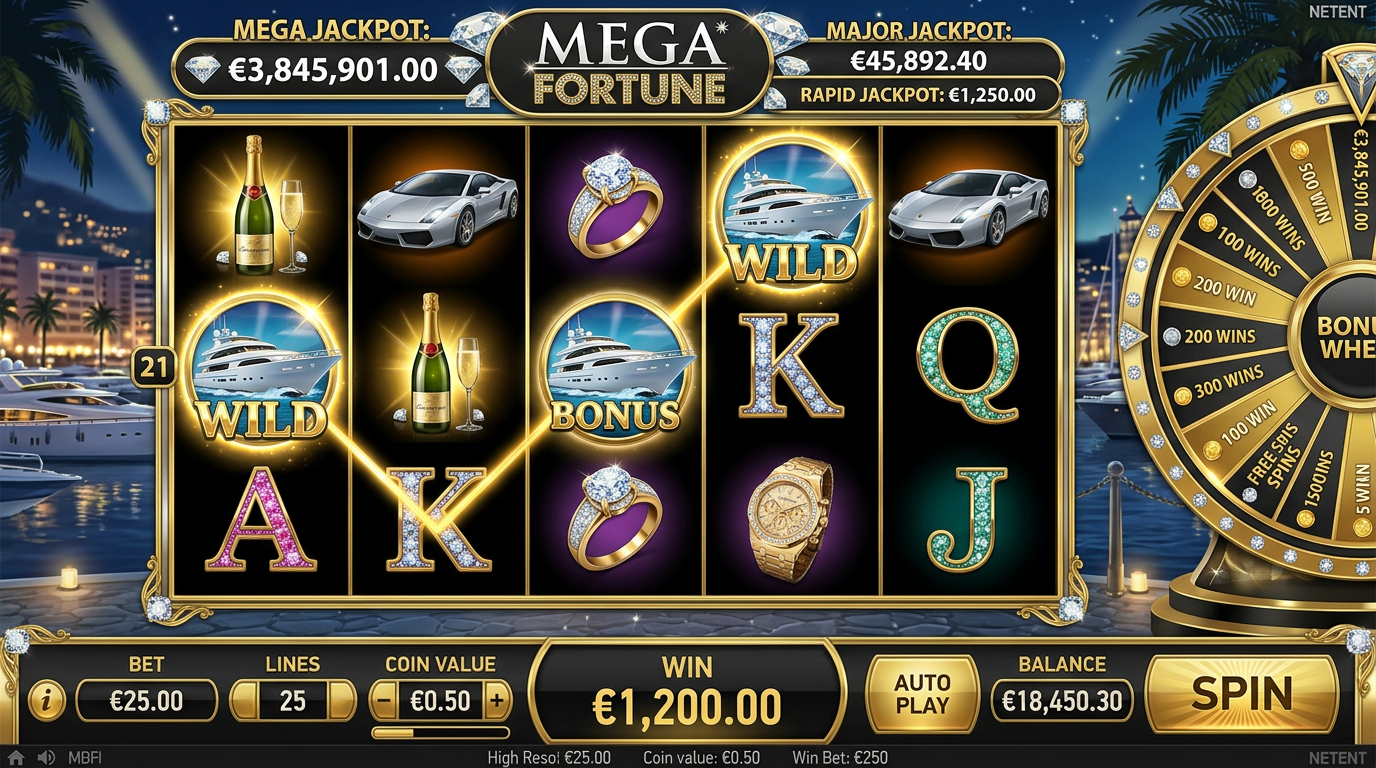The height and width of the screenshot is (768, 1376).
Task: Click the gold watch symbol on reel four
Action: pyautogui.click(x=790, y=520)
